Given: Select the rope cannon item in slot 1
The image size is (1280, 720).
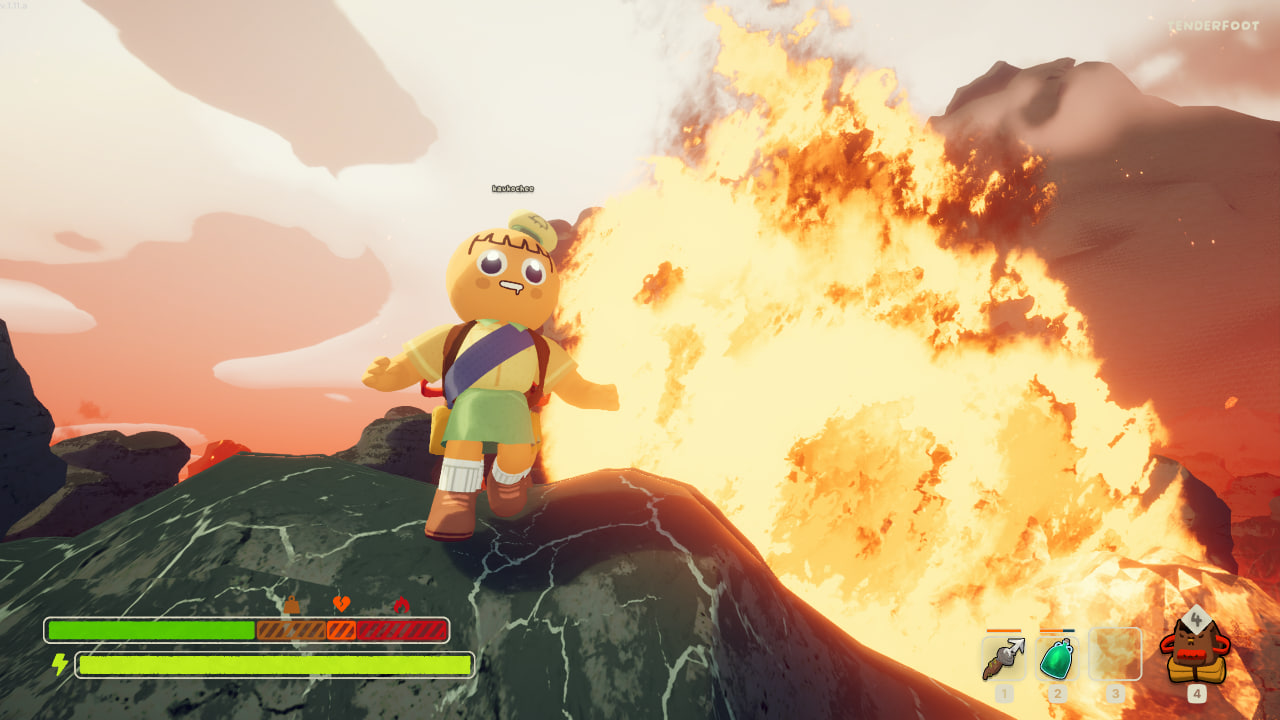Looking at the screenshot, I should pyautogui.click(x=1004, y=656).
